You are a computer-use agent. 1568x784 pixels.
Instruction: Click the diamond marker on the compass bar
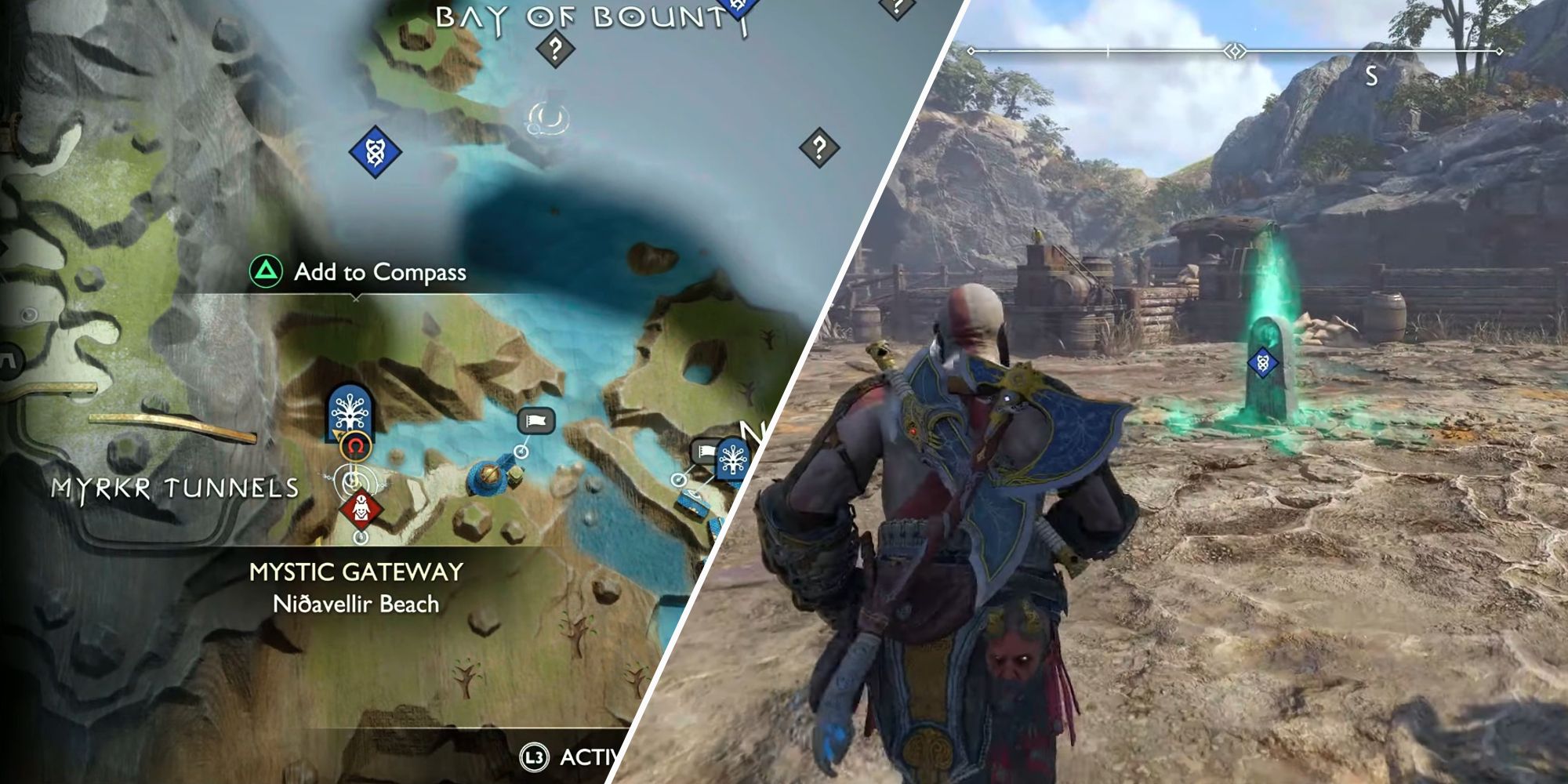(1236, 51)
